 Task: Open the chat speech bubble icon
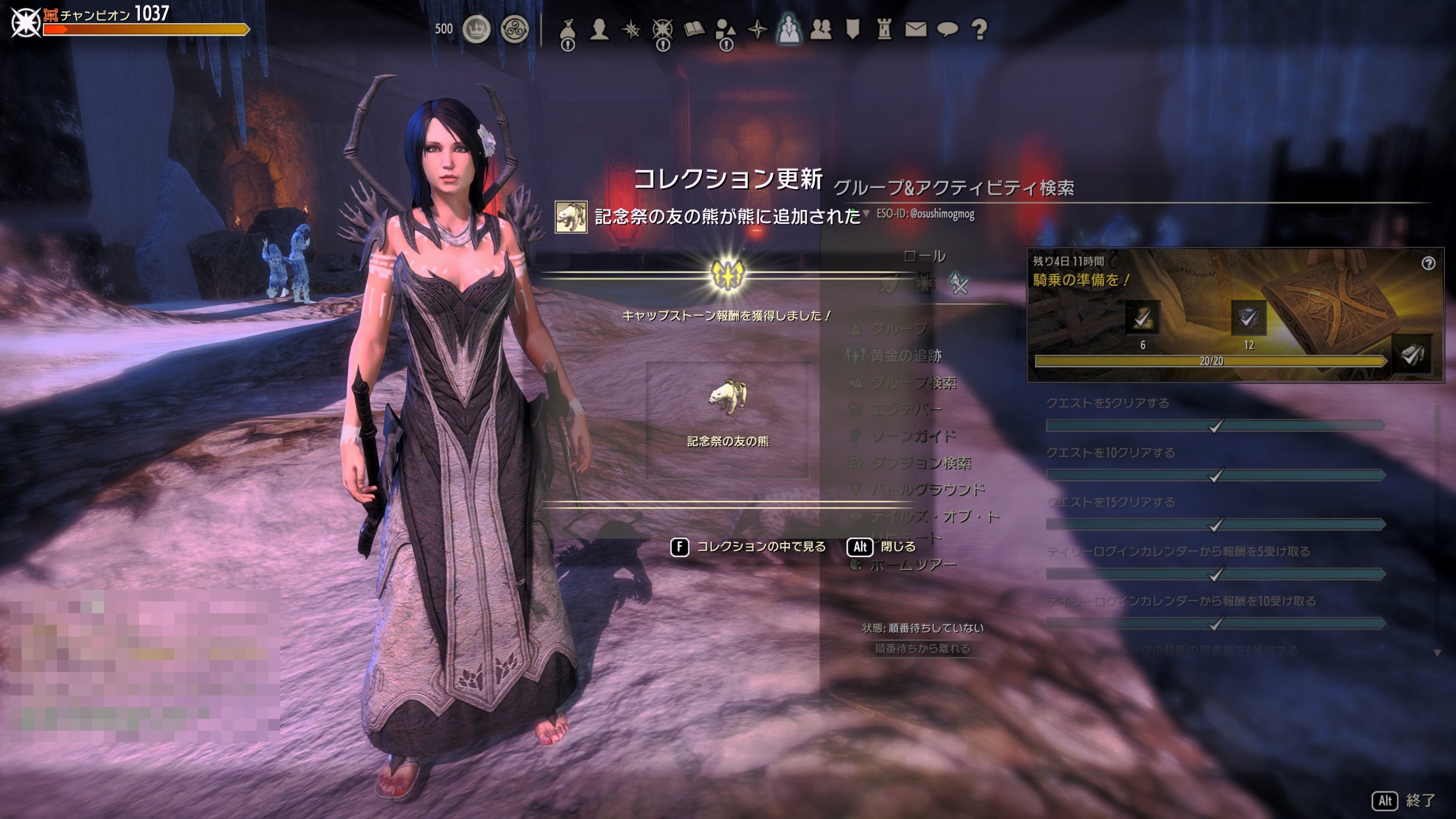click(x=947, y=29)
